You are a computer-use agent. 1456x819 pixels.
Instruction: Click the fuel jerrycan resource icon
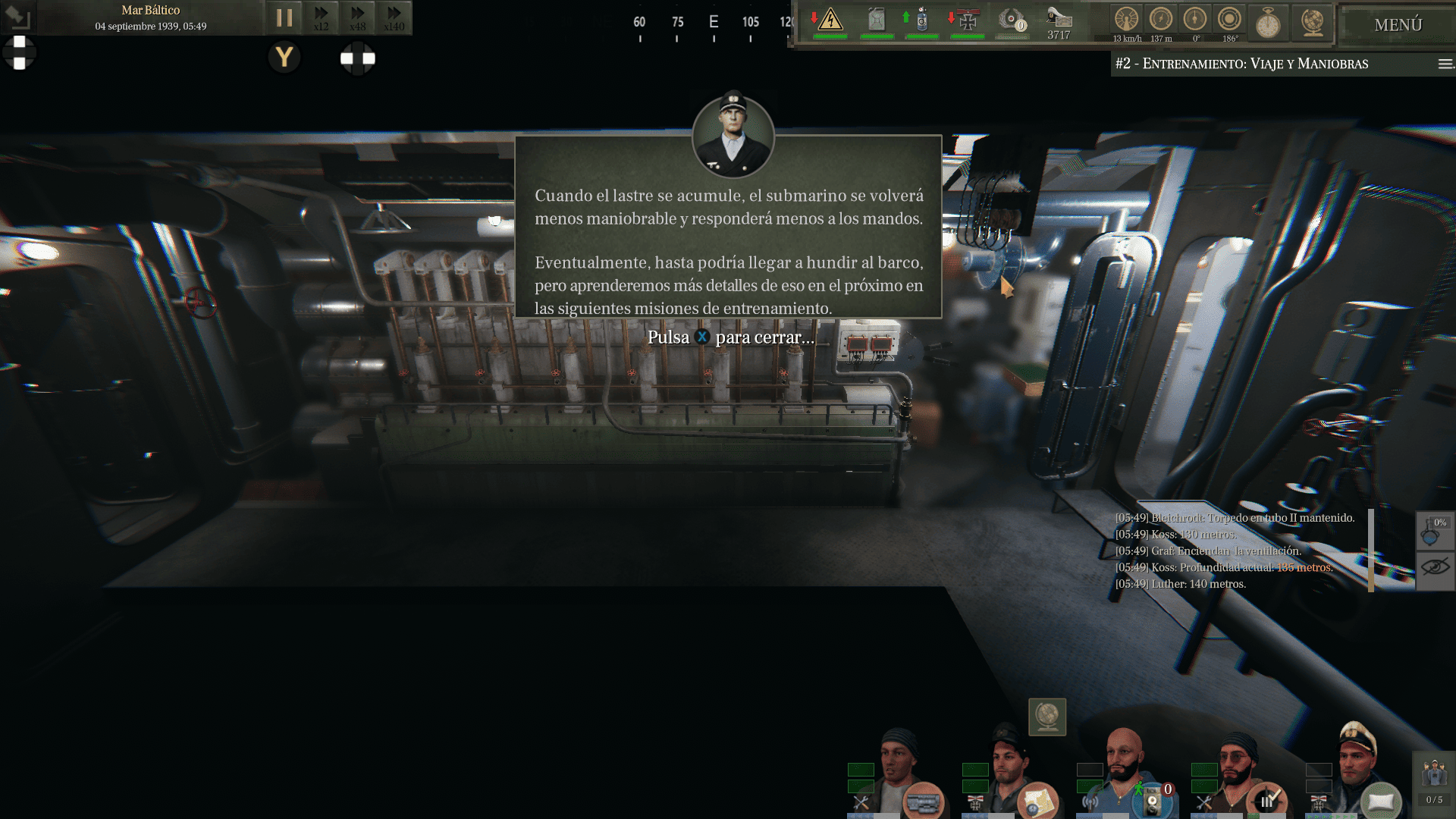(x=877, y=20)
